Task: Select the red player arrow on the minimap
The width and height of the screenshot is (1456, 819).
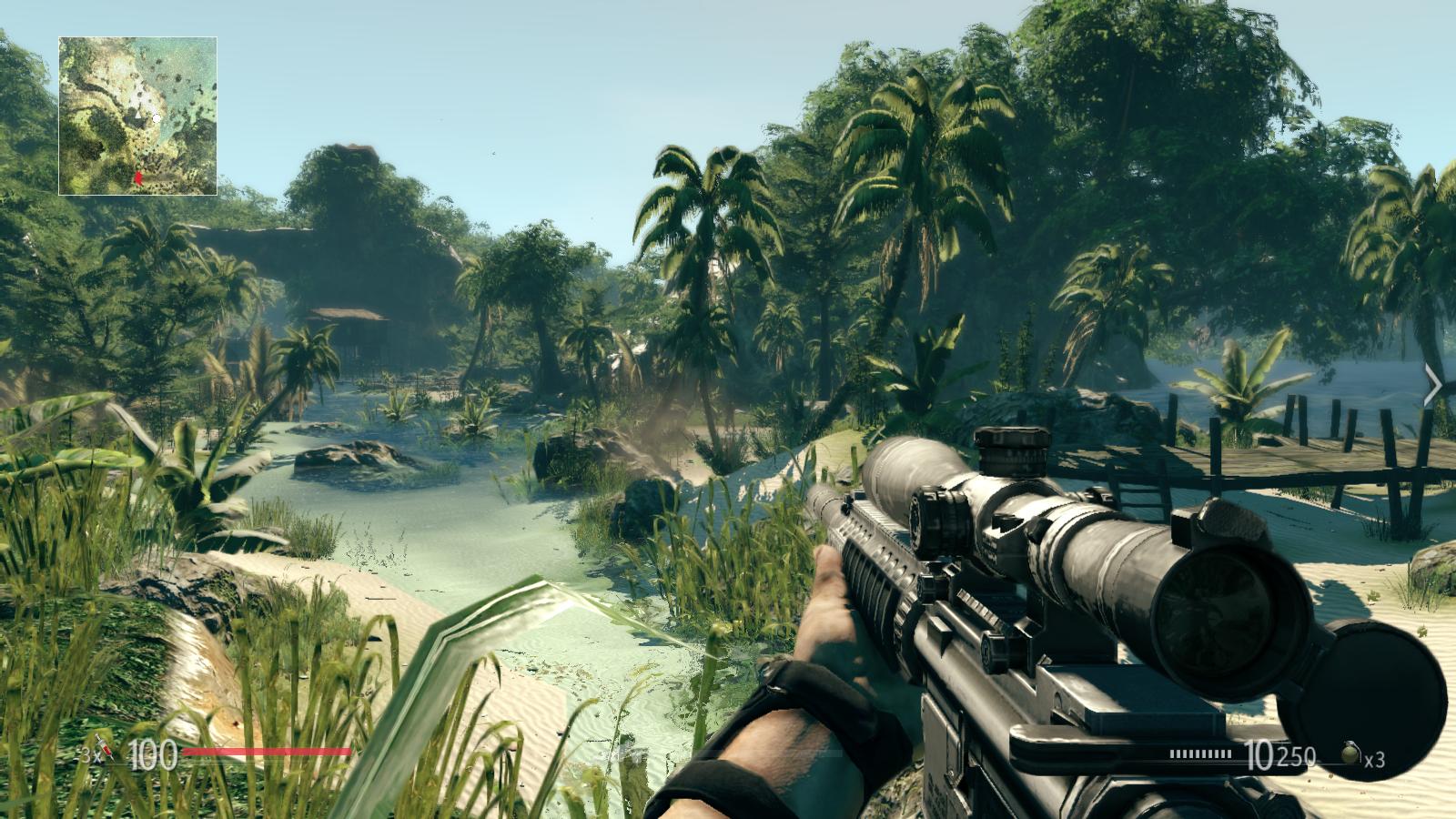Action: [x=138, y=178]
